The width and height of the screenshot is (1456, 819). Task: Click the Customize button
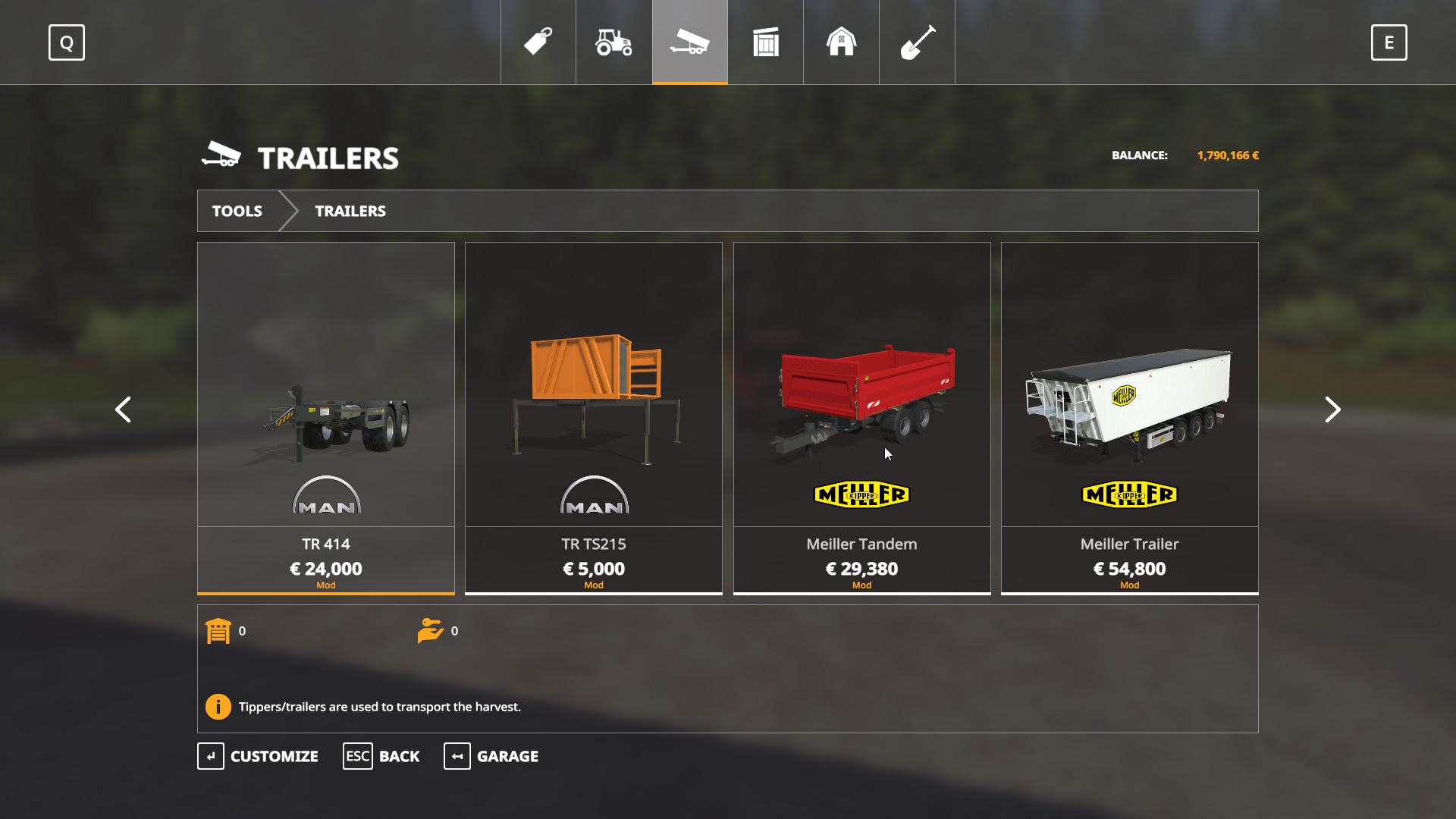click(x=259, y=756)
